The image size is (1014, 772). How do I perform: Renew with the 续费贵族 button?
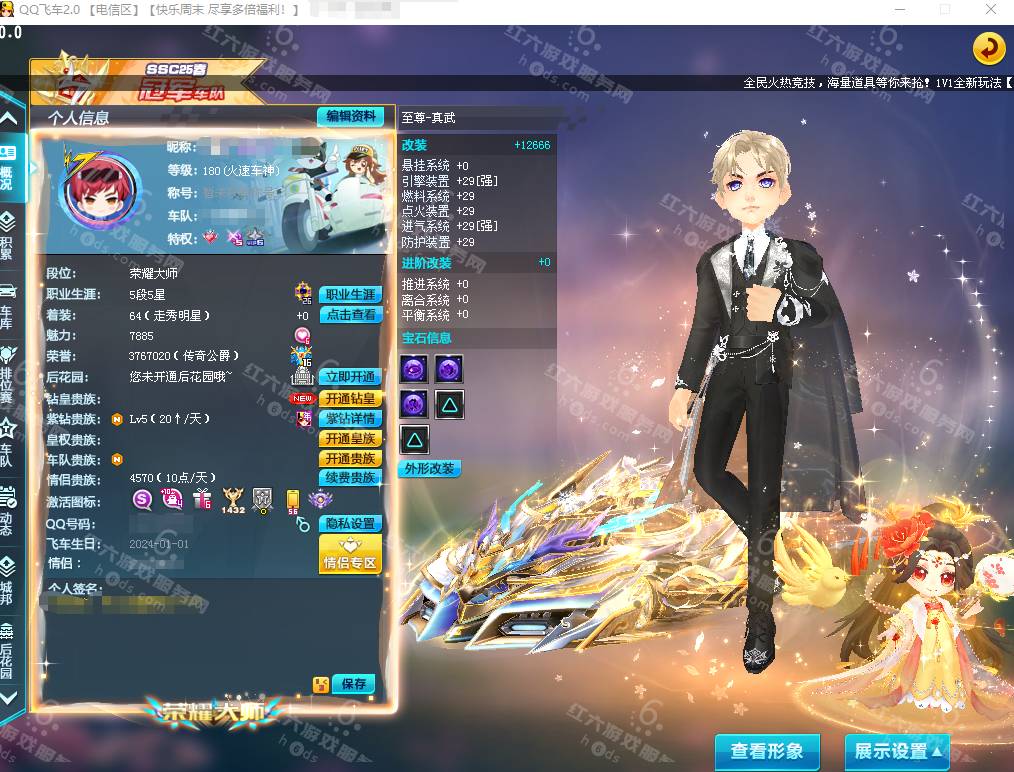[350, 478]
